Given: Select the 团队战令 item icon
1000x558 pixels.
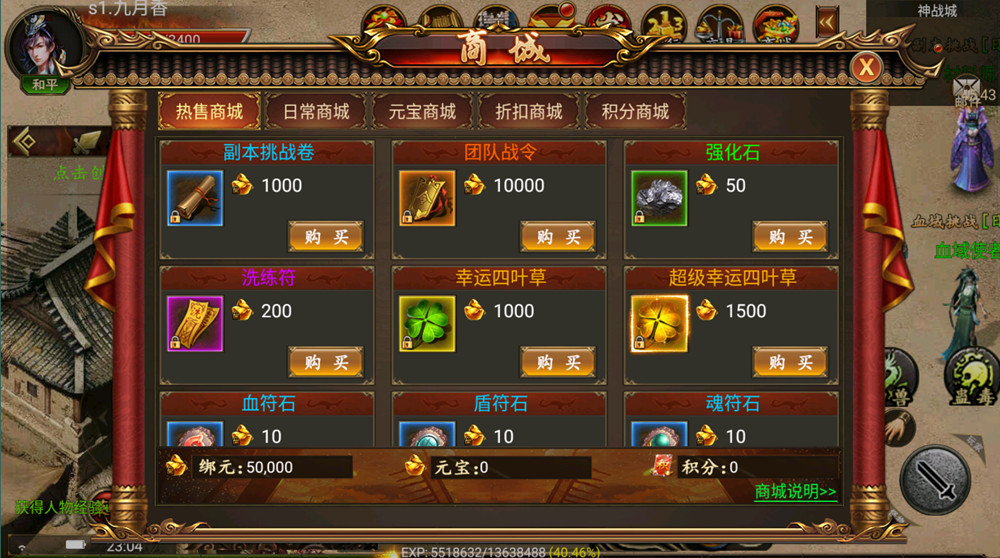Looking at the screenshot, I should coord(427,199).
